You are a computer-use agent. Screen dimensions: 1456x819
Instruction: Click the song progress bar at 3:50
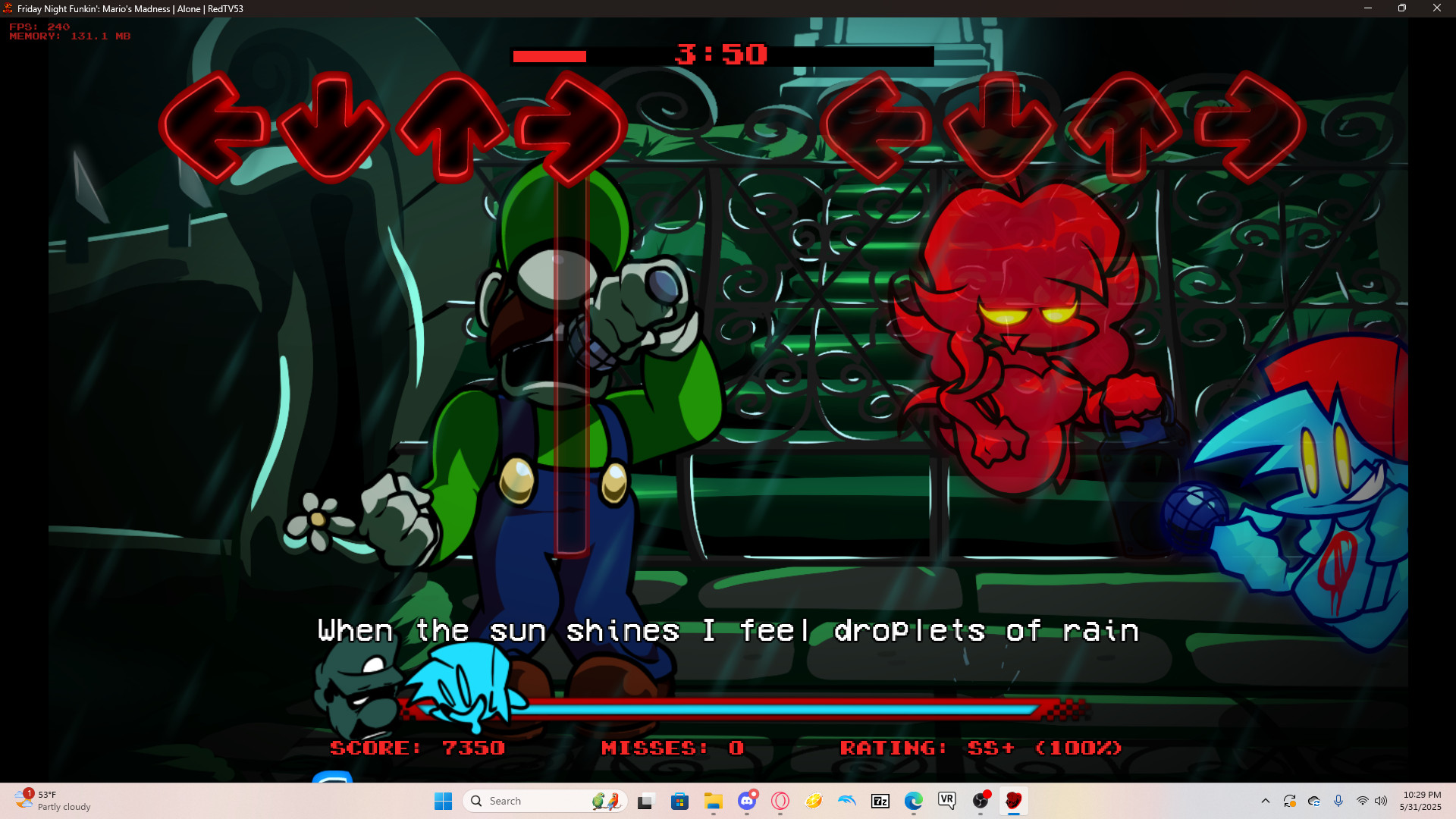(720, 55)
